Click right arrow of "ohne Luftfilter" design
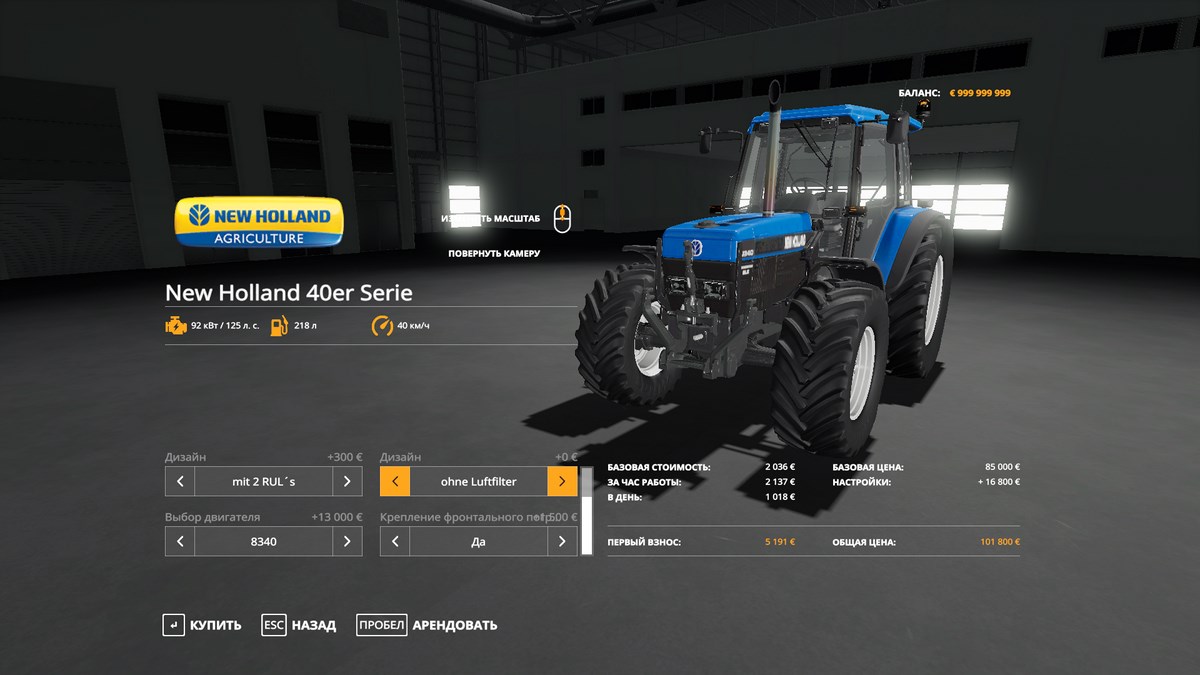The image size is (1200, 675). tap(562, 481)
